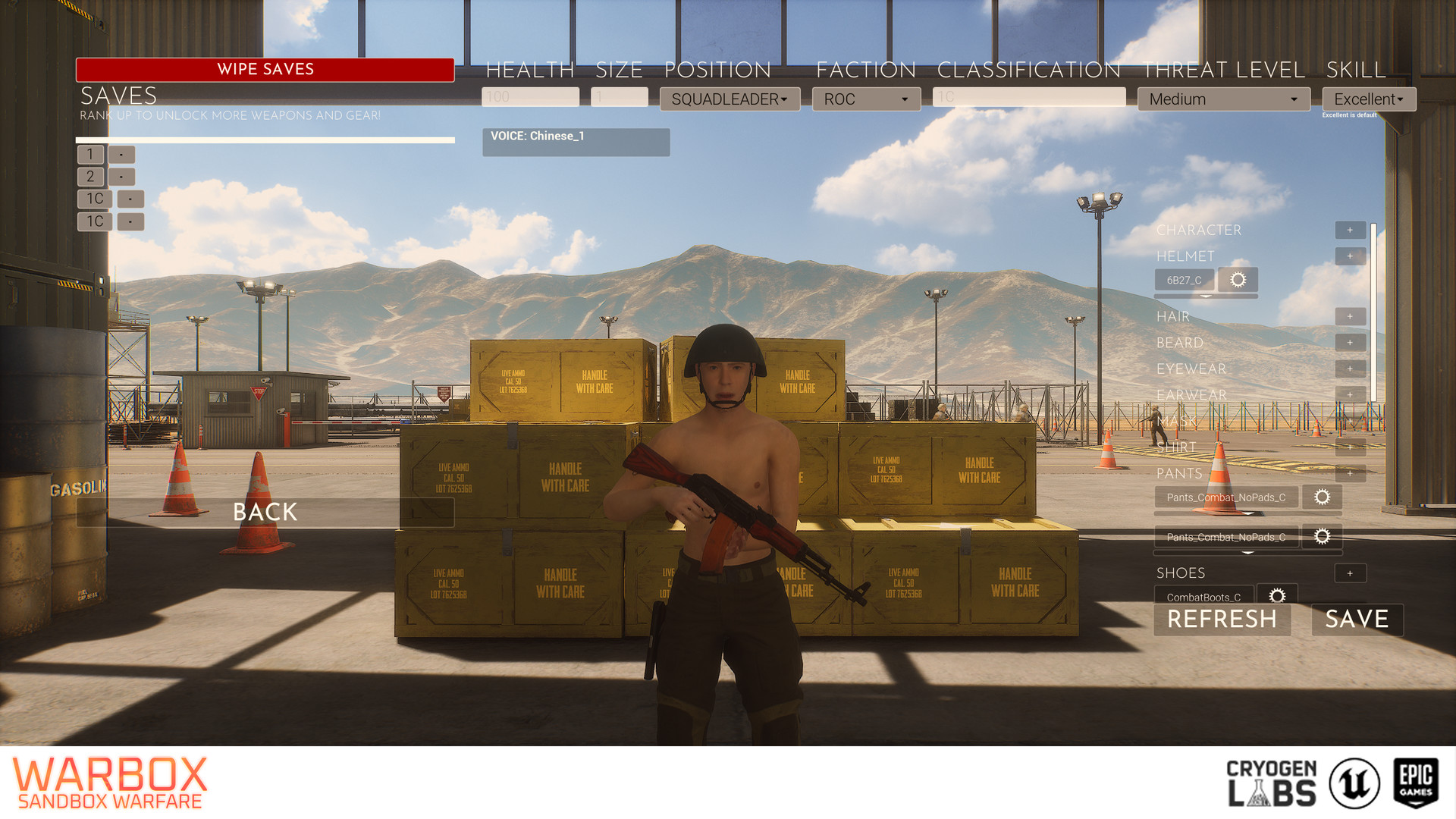The width and height of the screenshot is (1456, 819).
Task: Add a new HELMET item with the plus icon
Action: (1351, 256)
